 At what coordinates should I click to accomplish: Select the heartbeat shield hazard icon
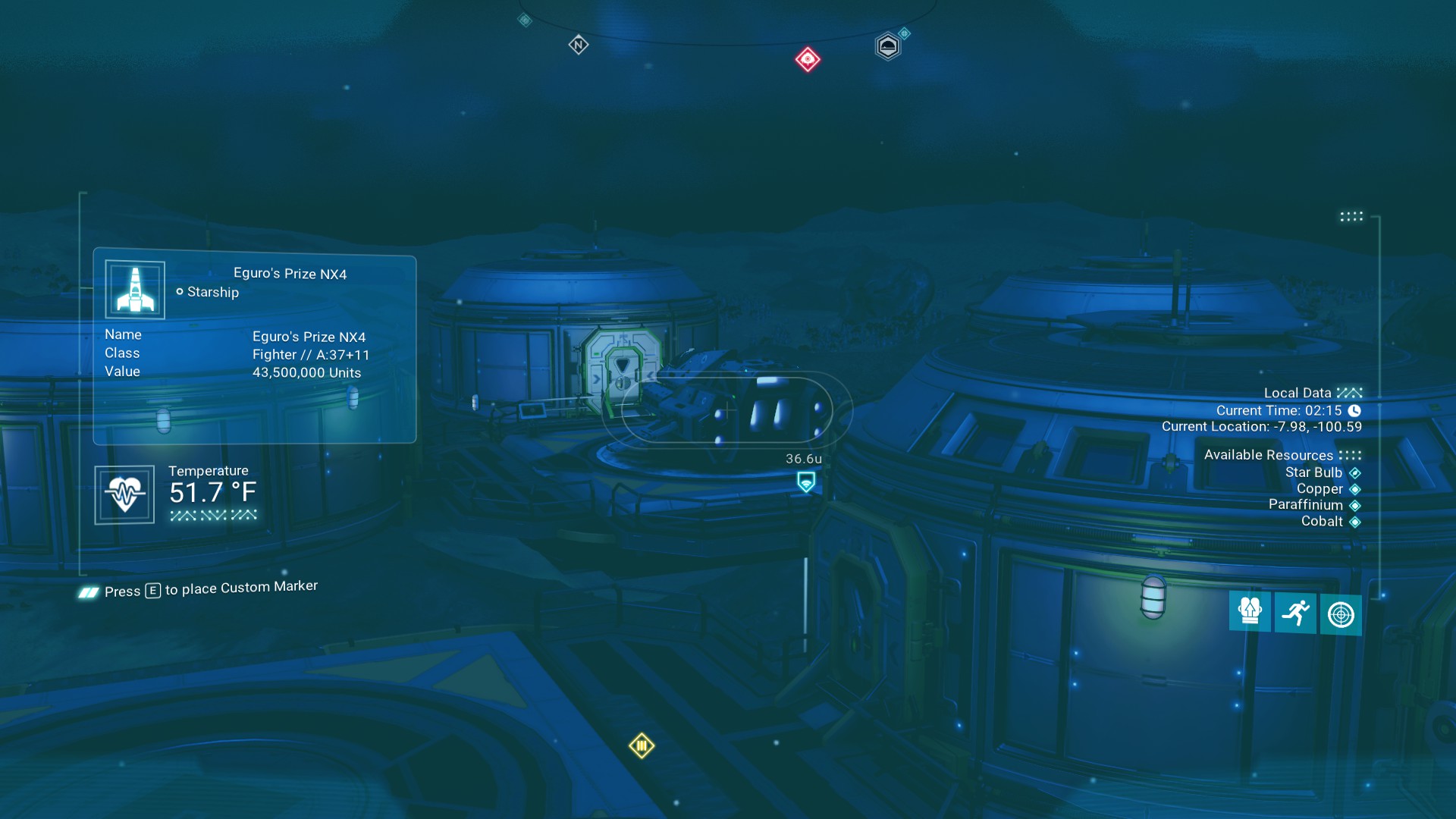tap(124, 494)
